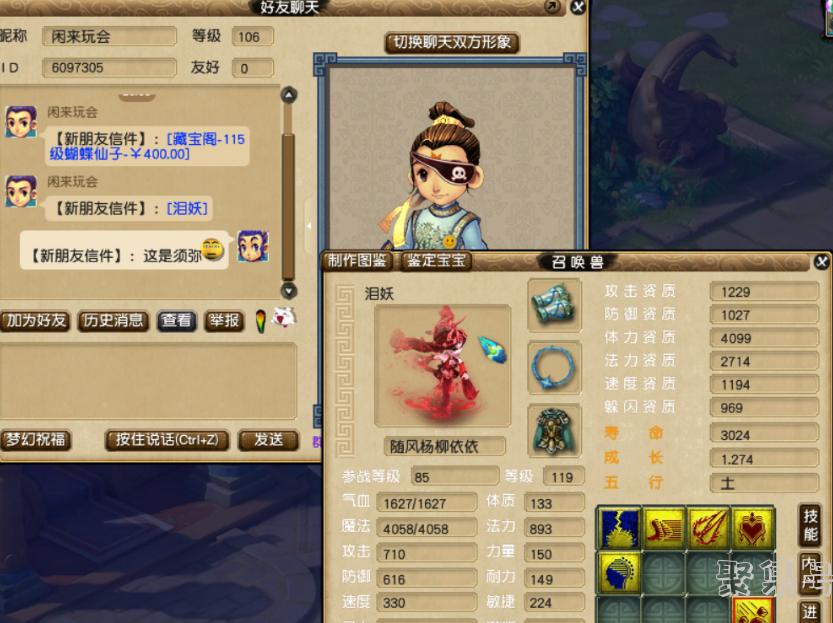Viewport: 833px width, 623px height.
Task: Select the red heart skill icon
Action: [x=754, y=528]
